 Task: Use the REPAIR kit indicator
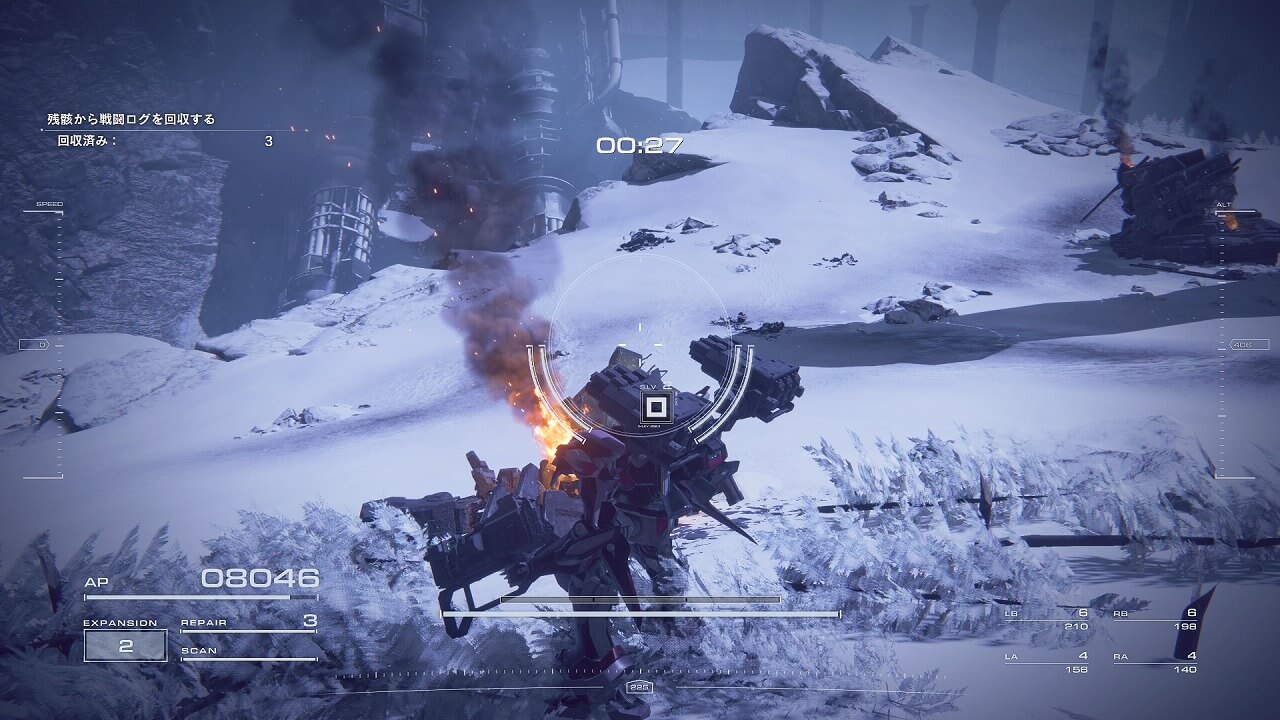click(x=248, y=623)
